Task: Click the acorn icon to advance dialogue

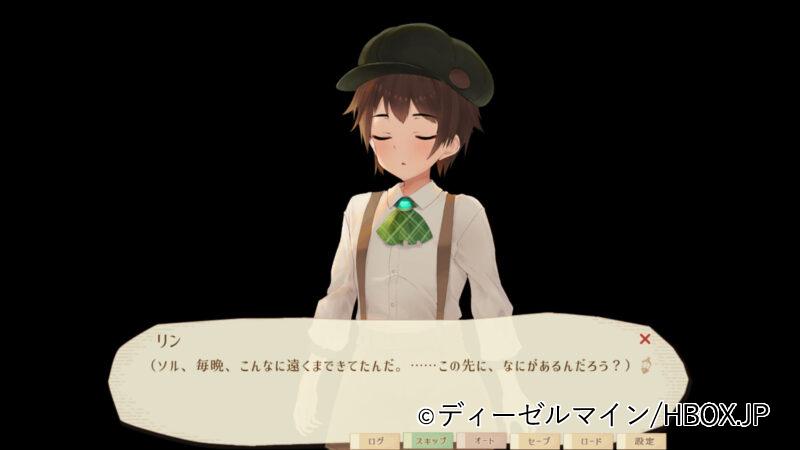Action: pos(646,365)
